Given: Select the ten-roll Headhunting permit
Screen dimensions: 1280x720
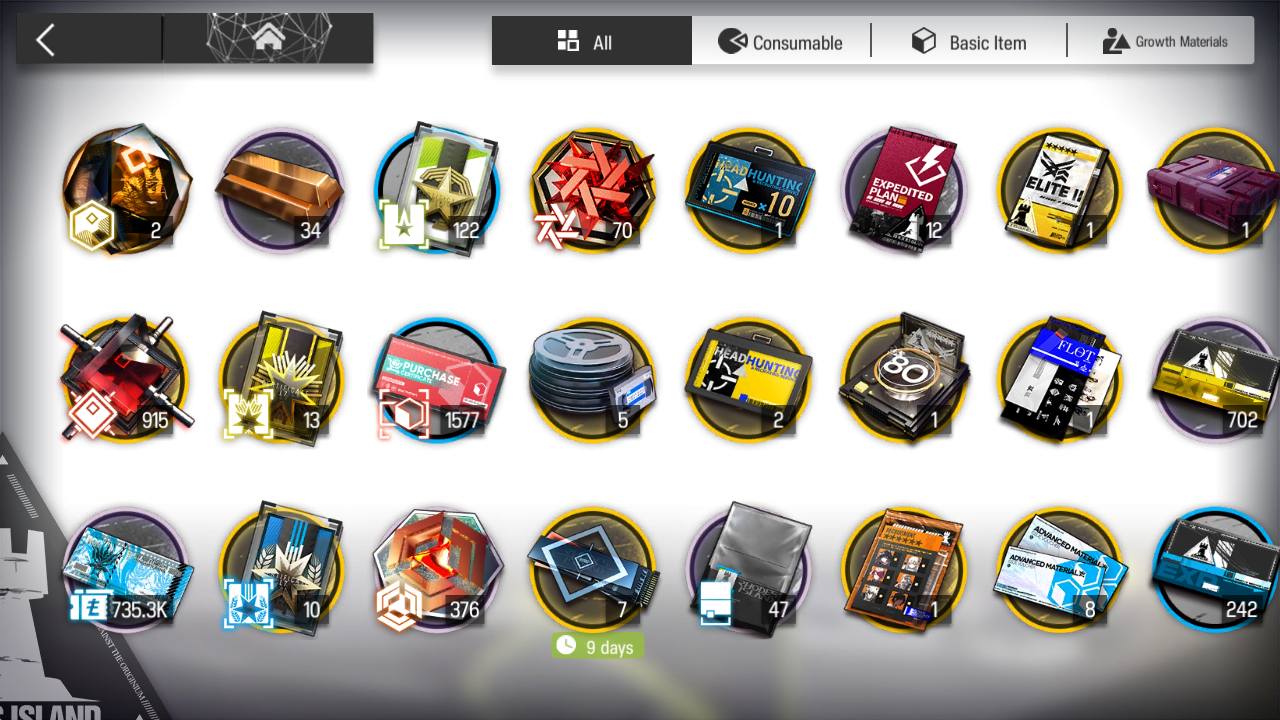Looking at the screenshot, I should (748, 190).
